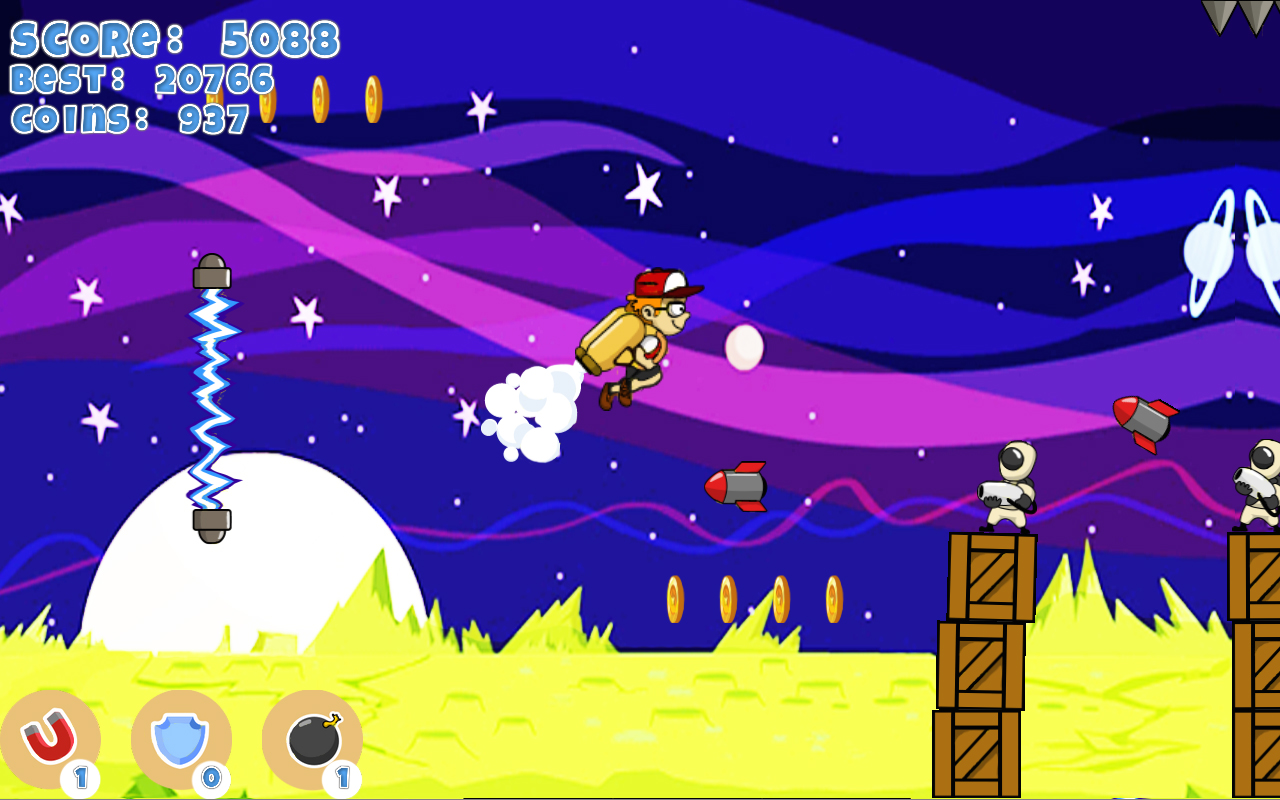Click the Score: 5088 label
The height and width of the screenshot is (800, 1280).
pyautogui.click(x=170, y=40)
